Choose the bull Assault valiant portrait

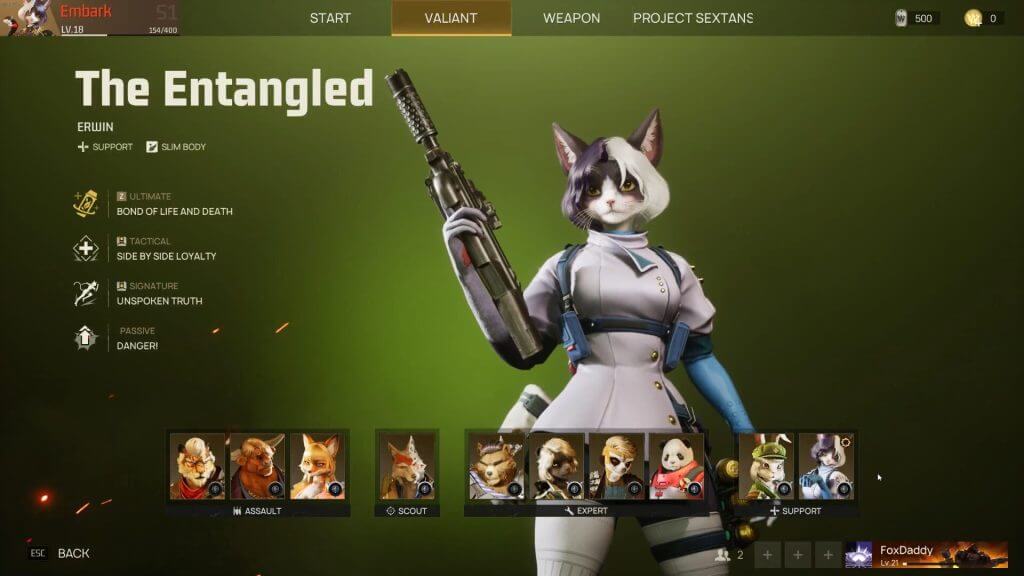[257, 466]
